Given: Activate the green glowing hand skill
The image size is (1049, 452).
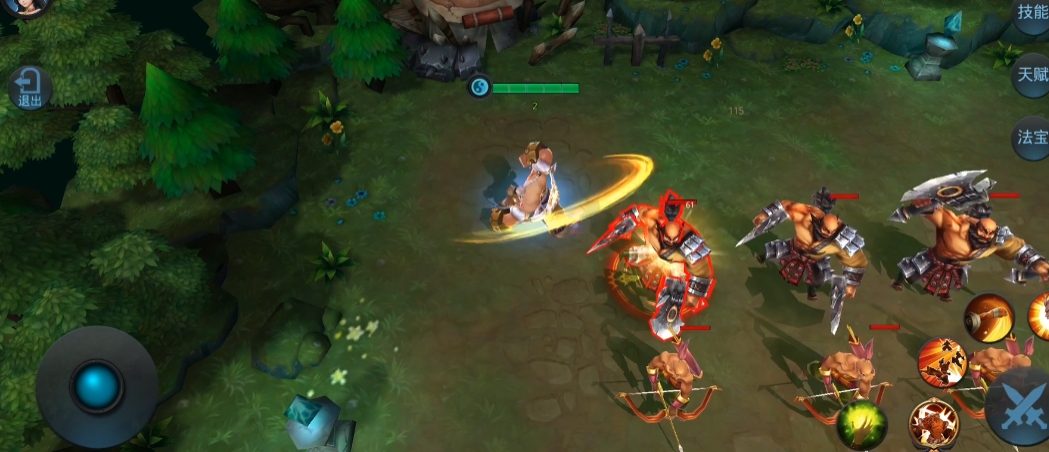Looking at the screenshot, I should point(862,423).
